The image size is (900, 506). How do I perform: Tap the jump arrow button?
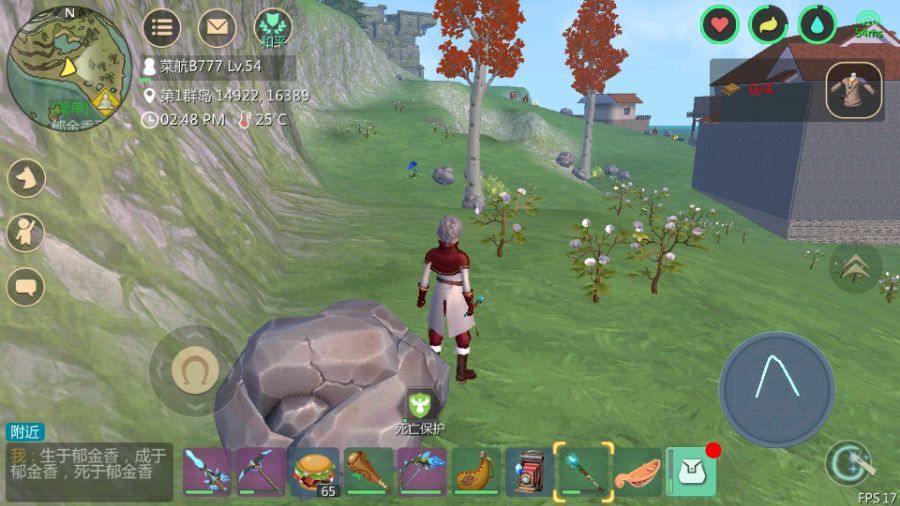[x=855, y=267]
